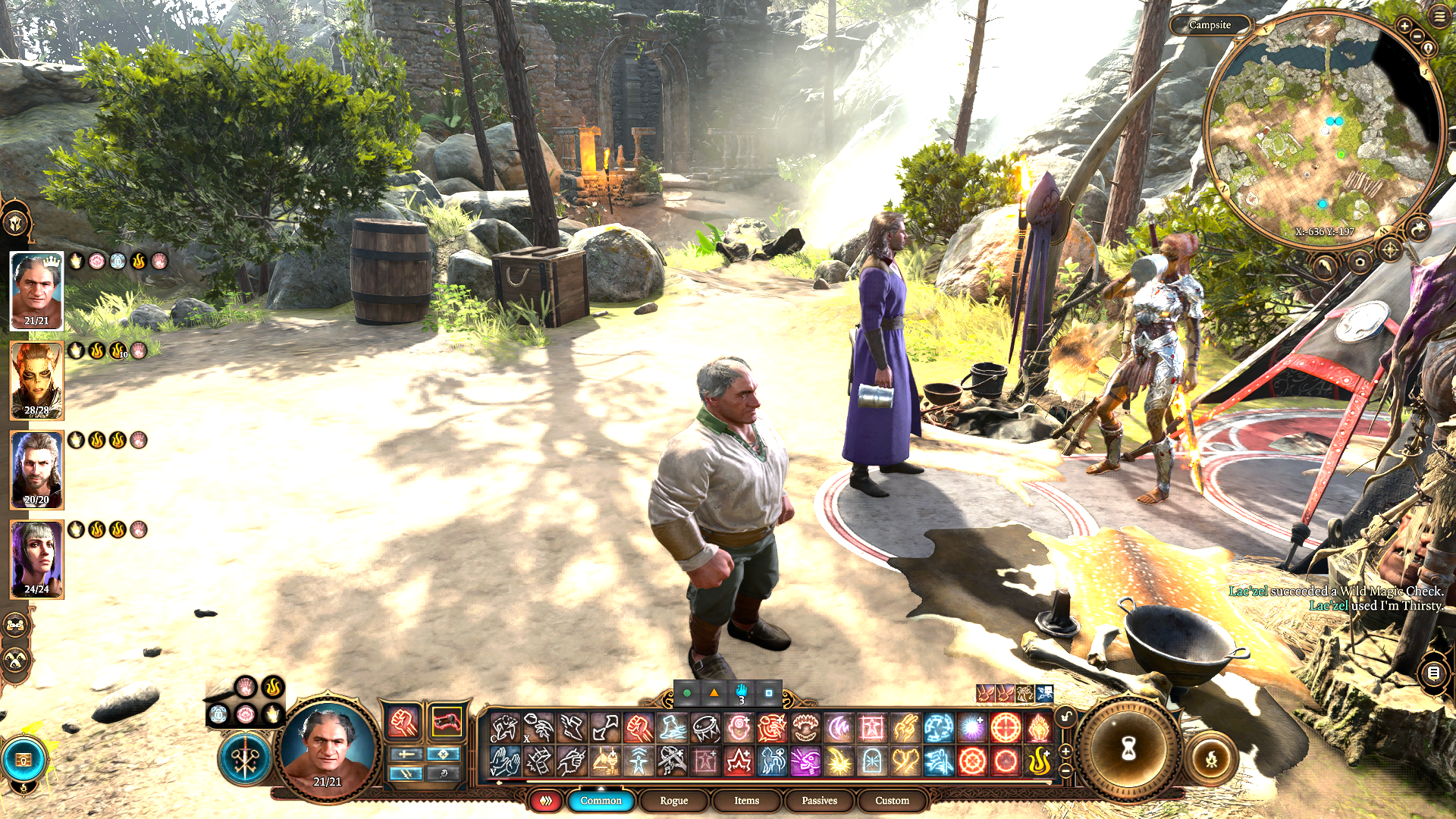The height and width of the screenshot is (819, 1456).
Task: Select the horned tiefling party portrait
Action: point(36,381)
